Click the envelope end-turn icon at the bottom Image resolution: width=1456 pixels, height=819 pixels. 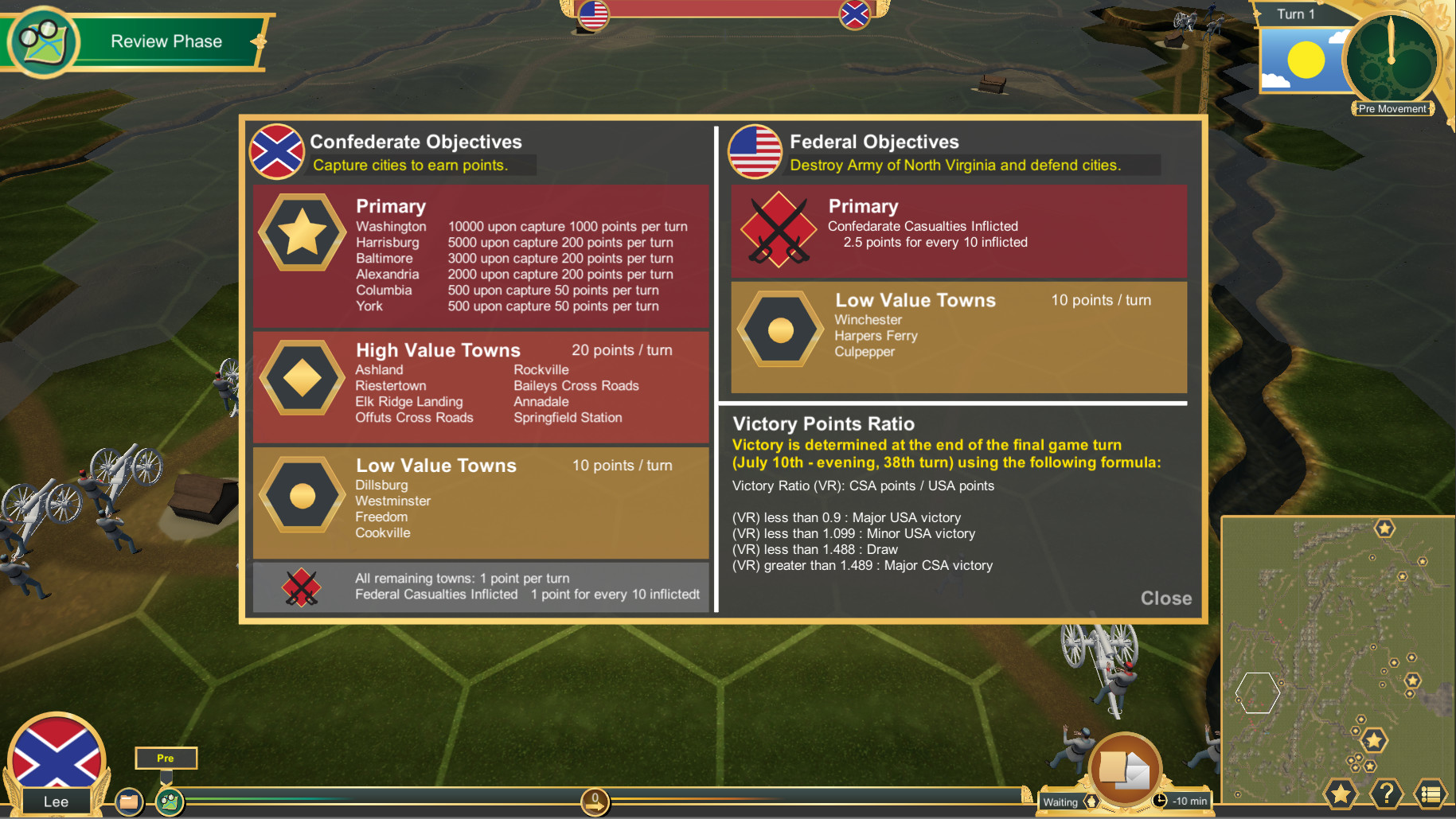tap(1126, 766)
